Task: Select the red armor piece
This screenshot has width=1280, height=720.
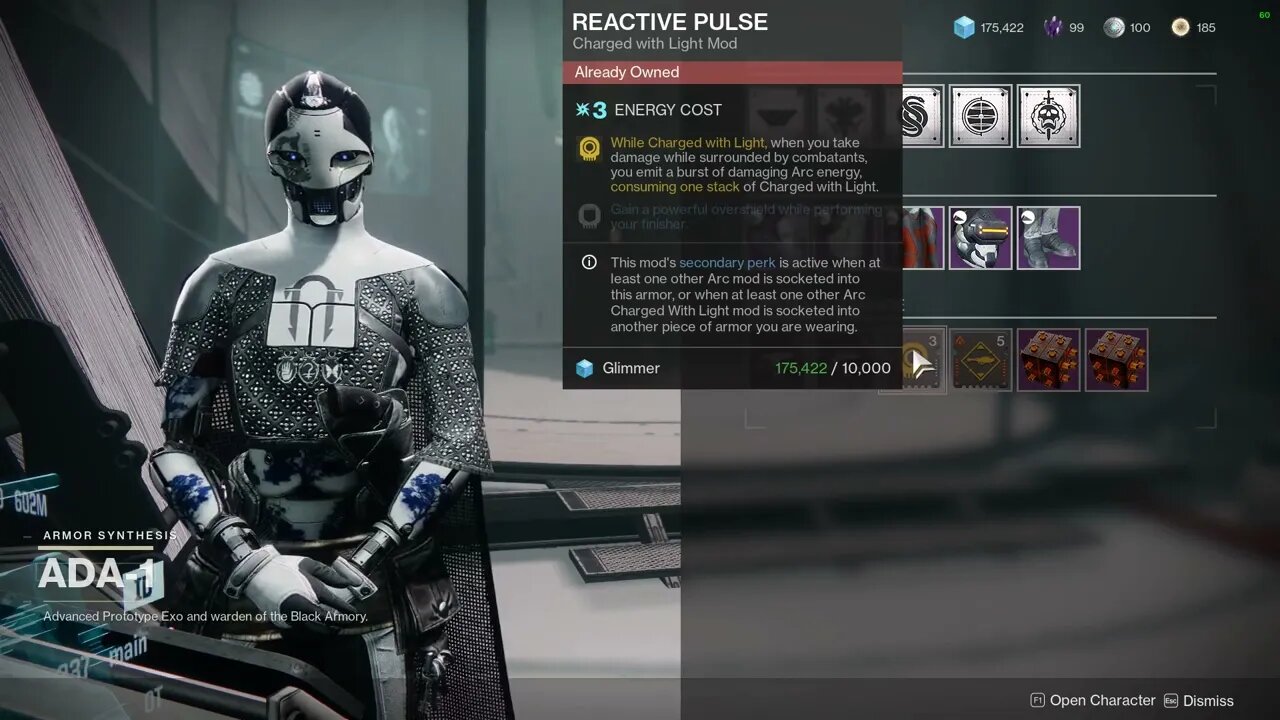Action: tap(923, 238)
